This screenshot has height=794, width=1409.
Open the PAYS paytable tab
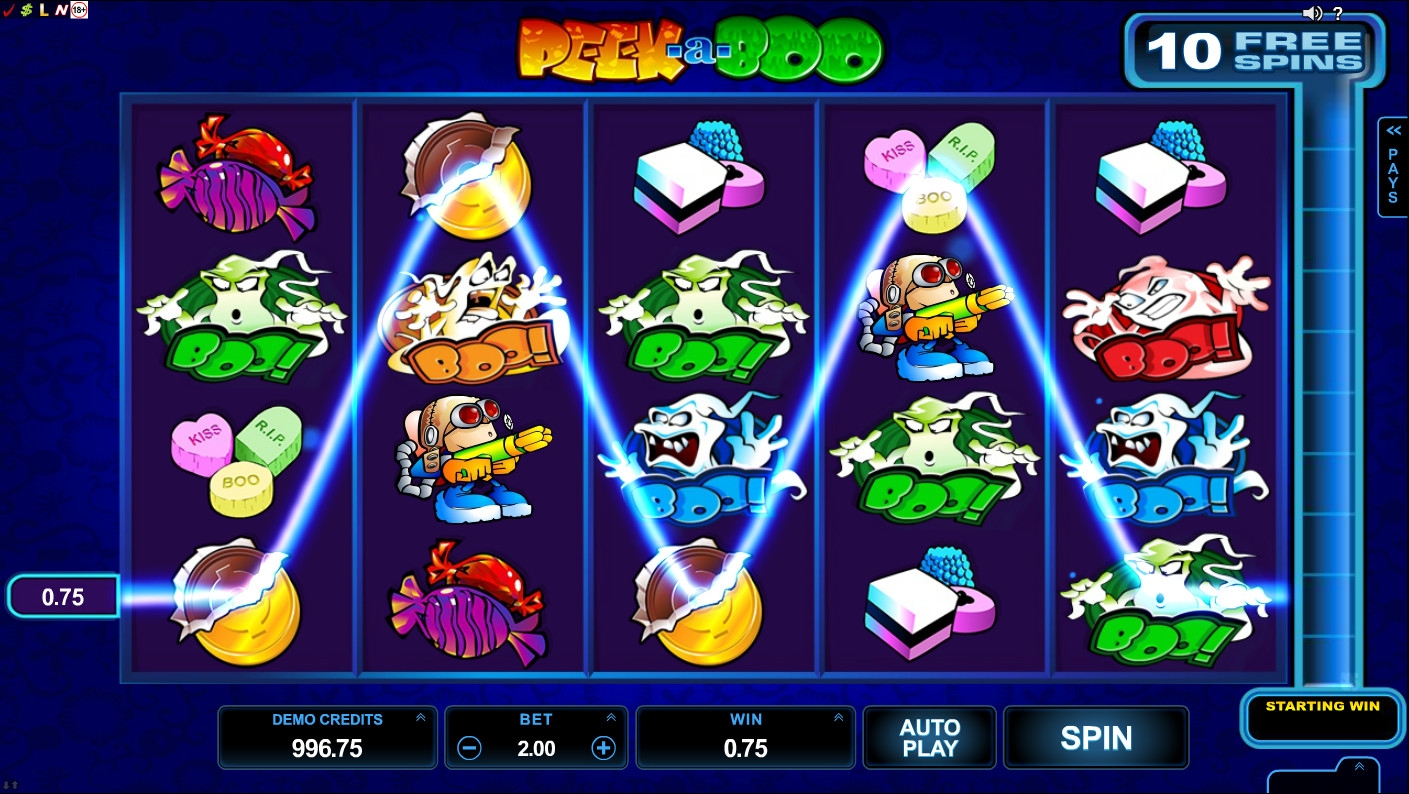pos(1393,166)
